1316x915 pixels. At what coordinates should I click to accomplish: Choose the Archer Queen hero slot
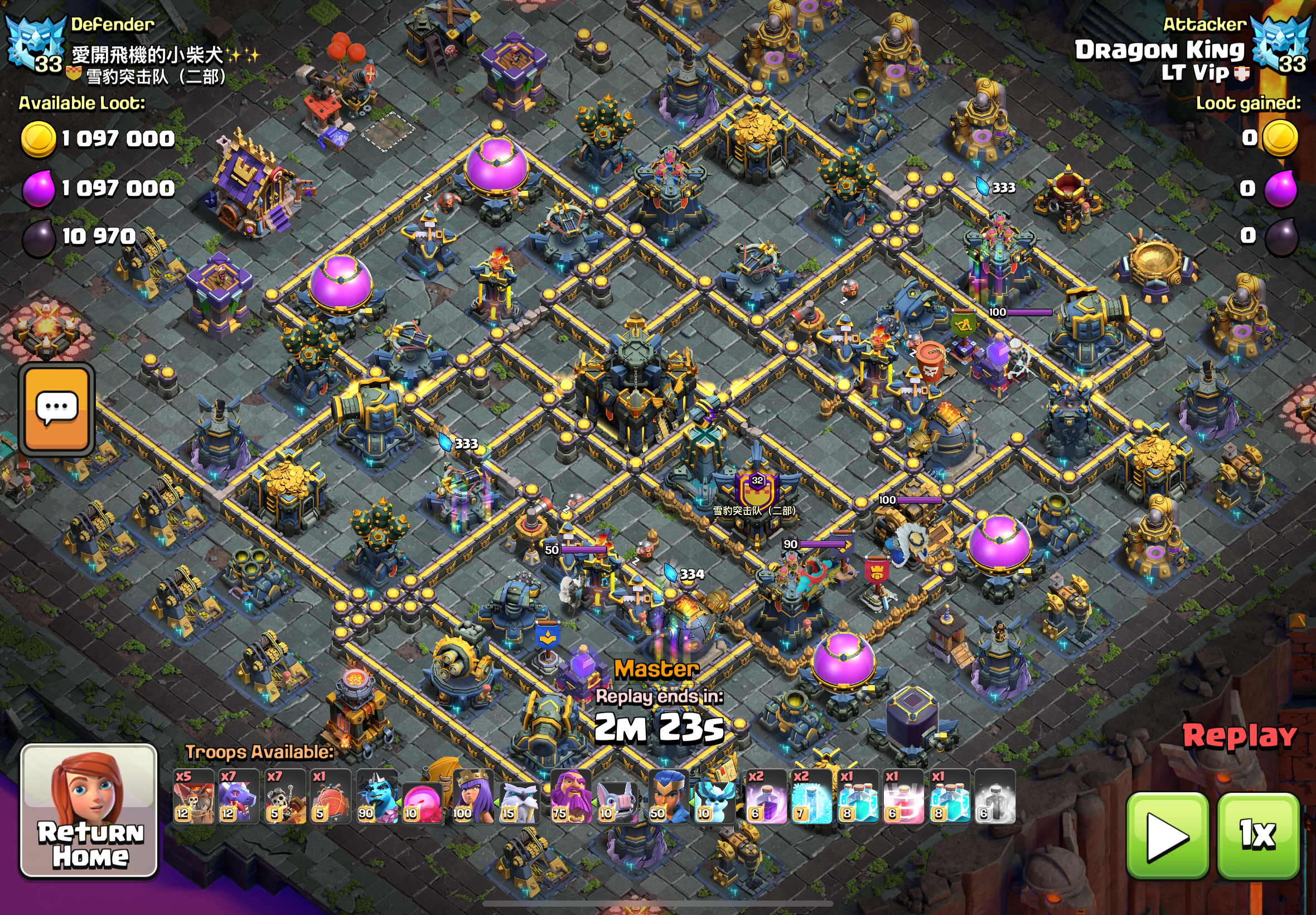[x=473, y=797]
